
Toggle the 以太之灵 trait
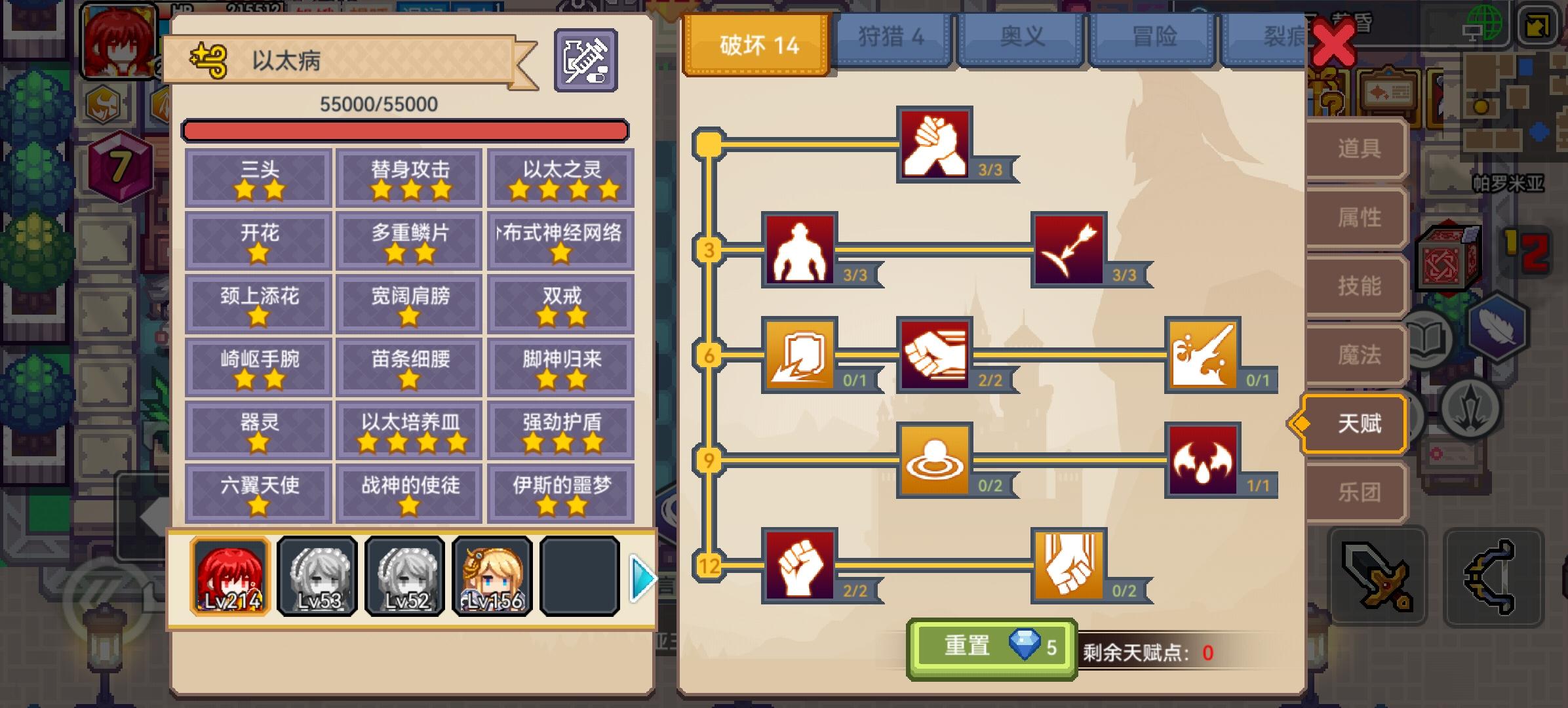(560, 178)
